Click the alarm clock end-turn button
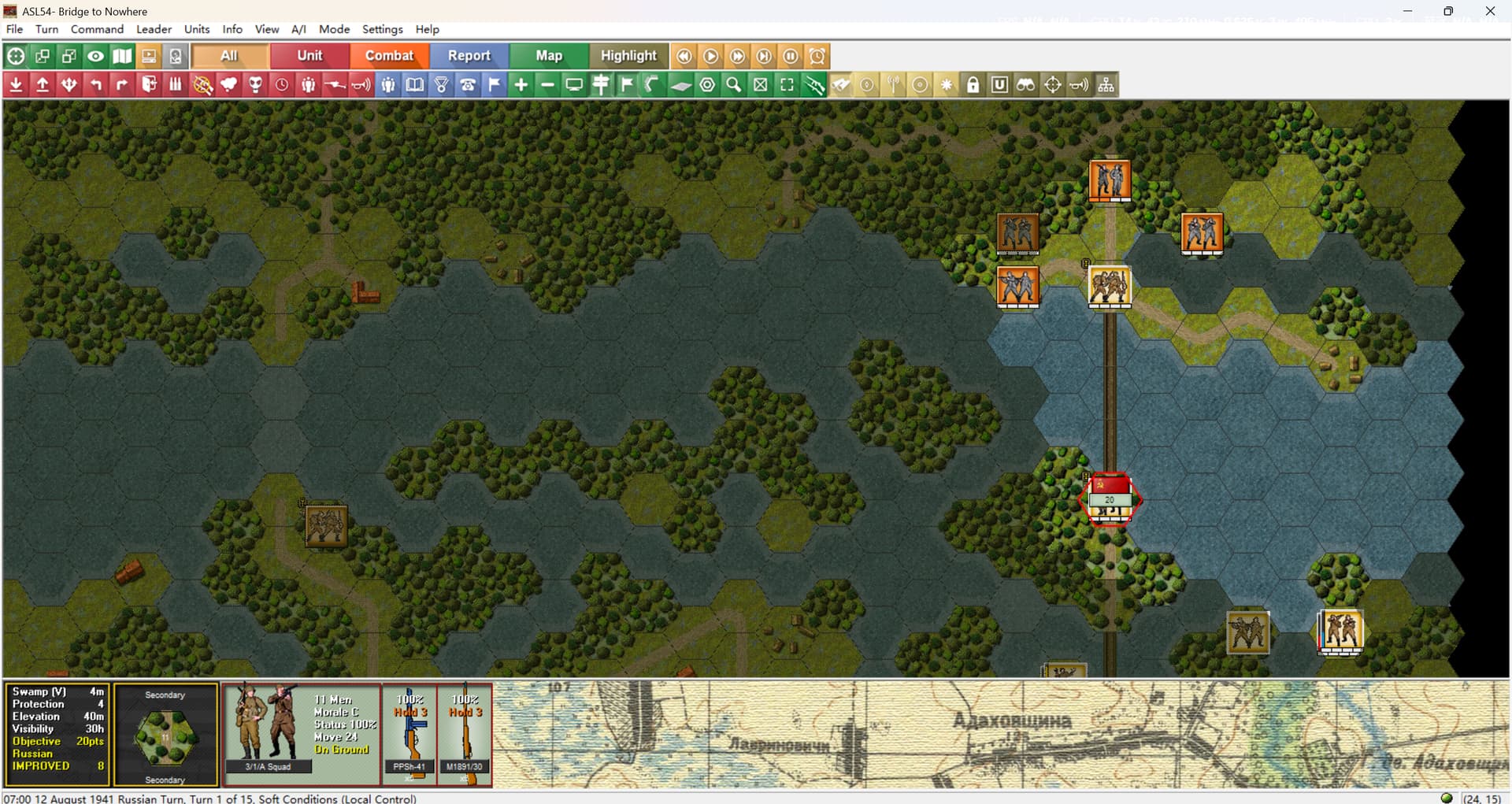This screenshot has width=1512, height=804. (x=817, y=56)
